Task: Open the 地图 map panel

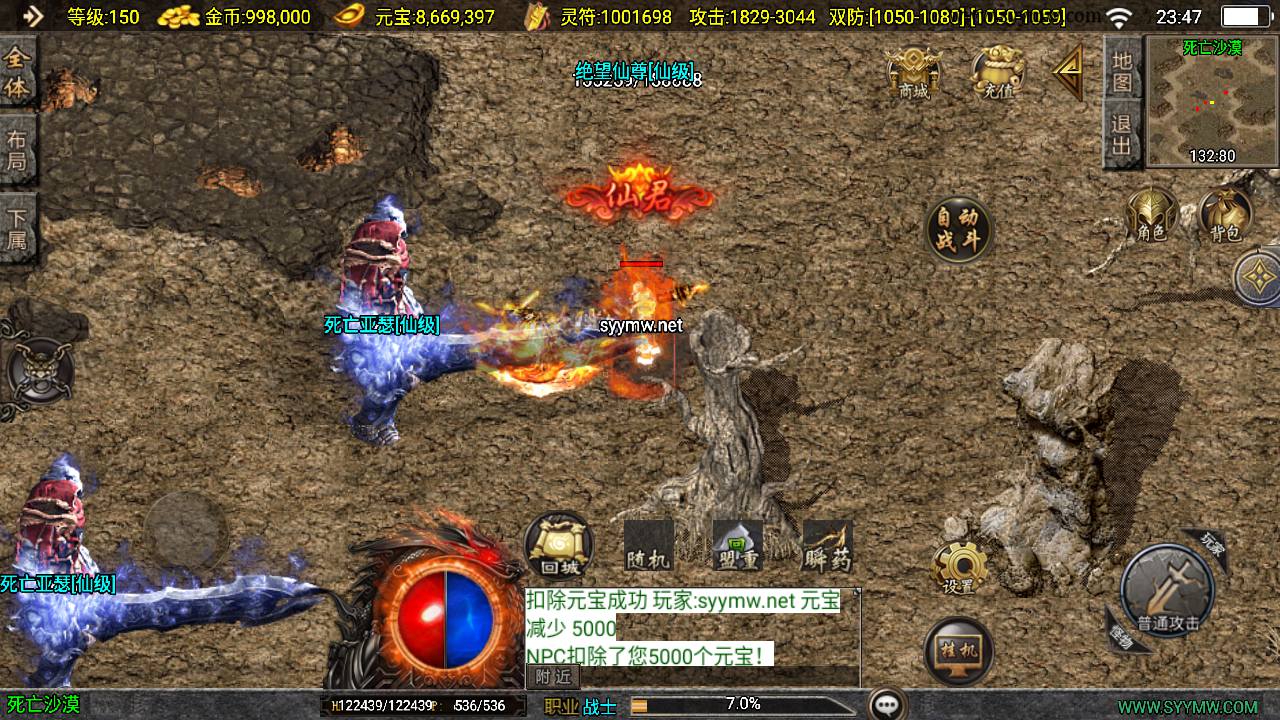Action: [x=1122, y=70]
